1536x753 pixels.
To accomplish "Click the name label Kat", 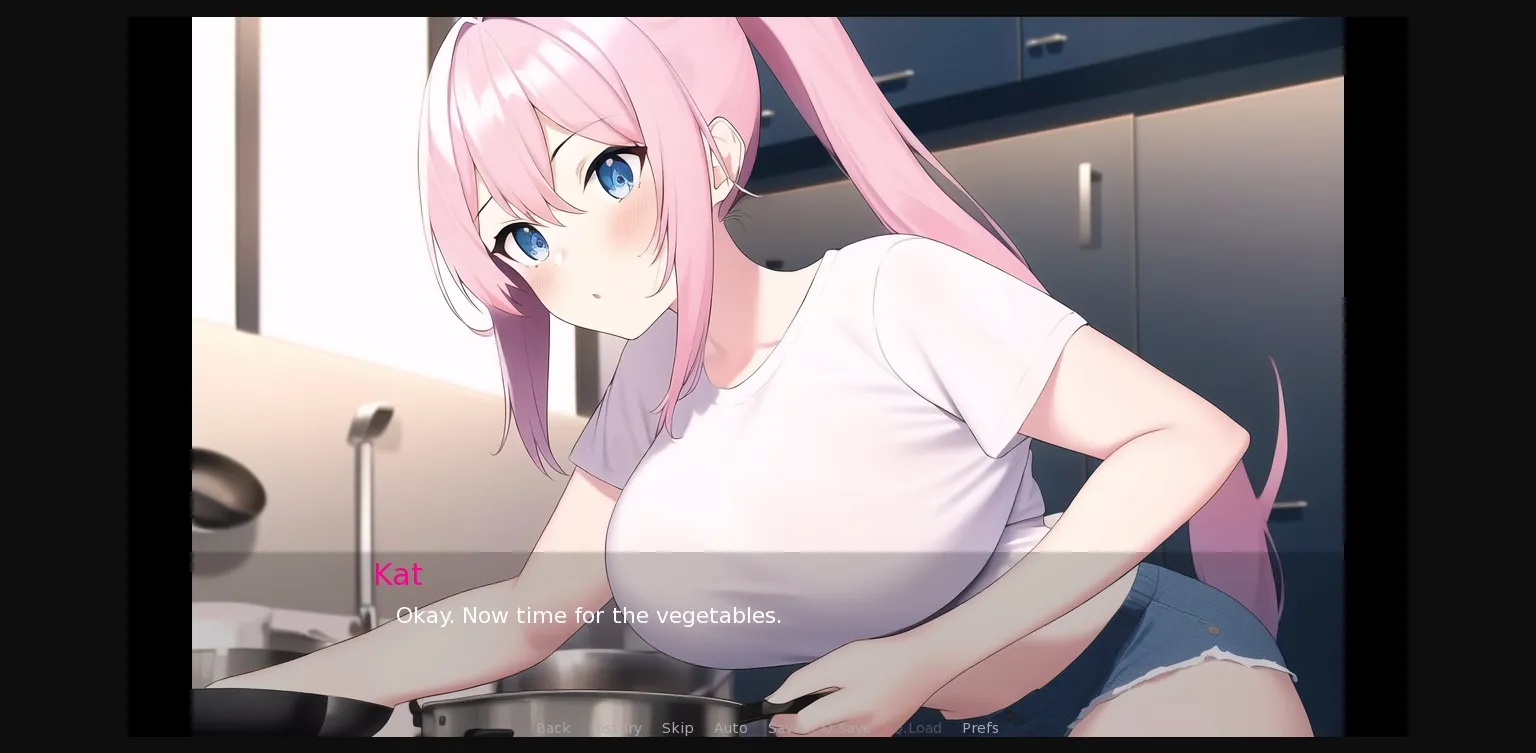I will coord(398,574).
